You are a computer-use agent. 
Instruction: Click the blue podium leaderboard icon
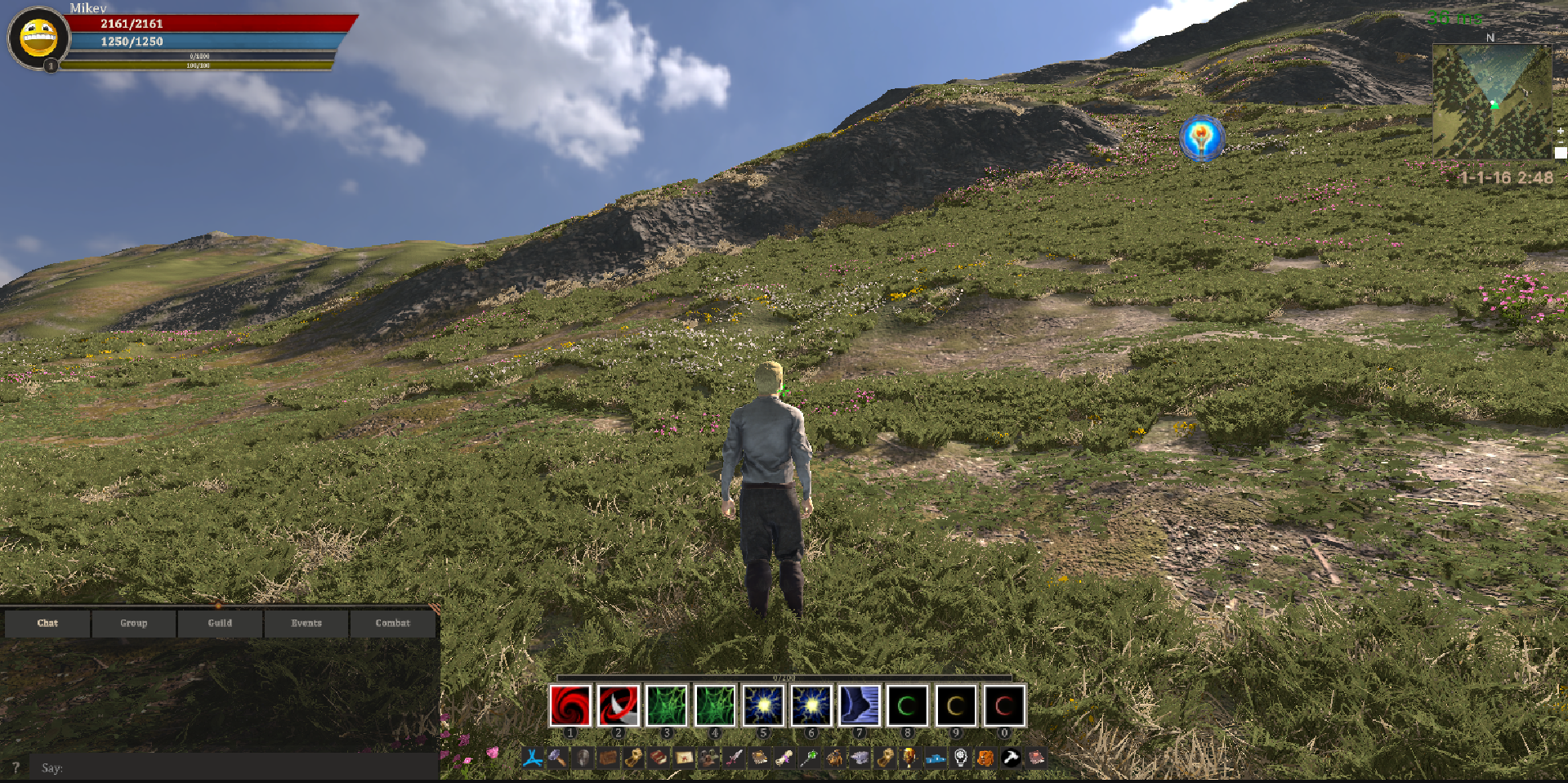[x=936, y=758]
